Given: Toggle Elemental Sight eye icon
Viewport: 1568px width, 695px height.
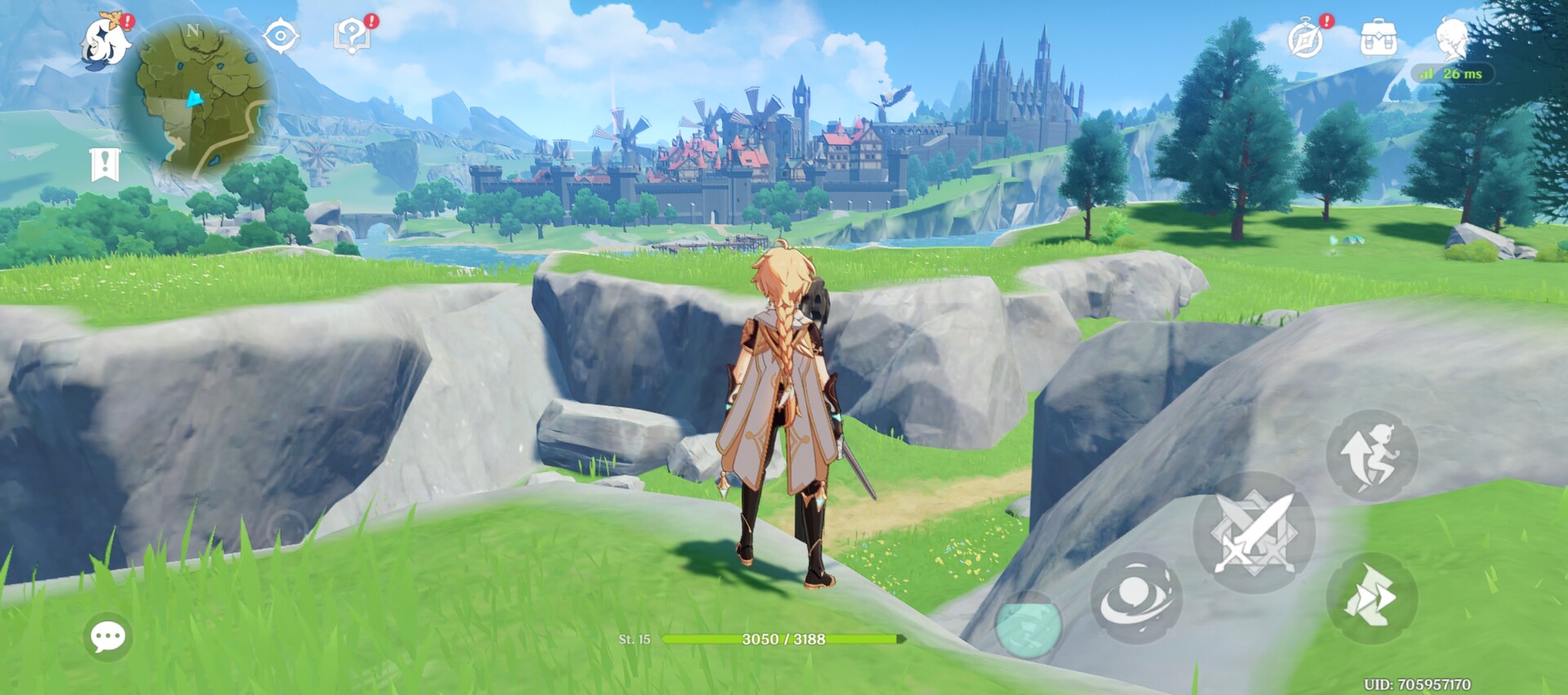Looking at the screenshot, I should (280, 37).
